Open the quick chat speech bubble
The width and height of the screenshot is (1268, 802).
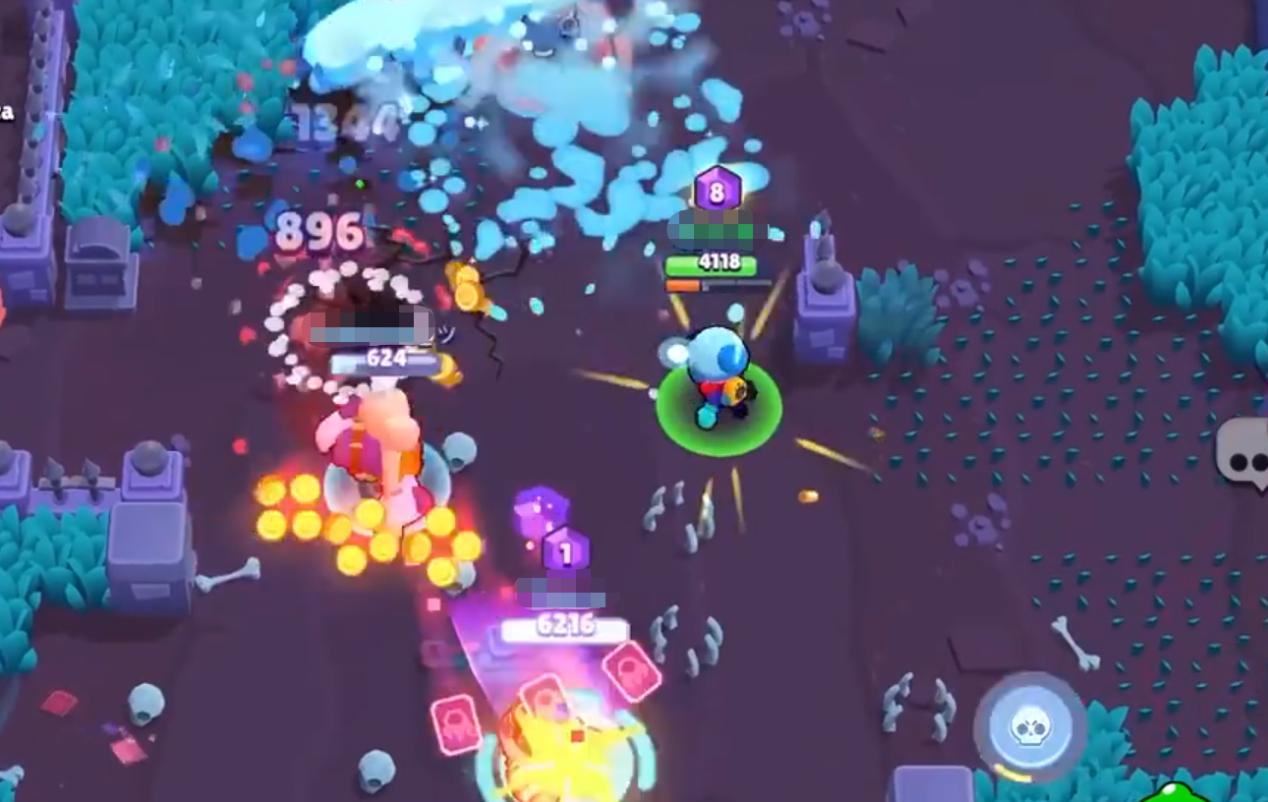1245,456
